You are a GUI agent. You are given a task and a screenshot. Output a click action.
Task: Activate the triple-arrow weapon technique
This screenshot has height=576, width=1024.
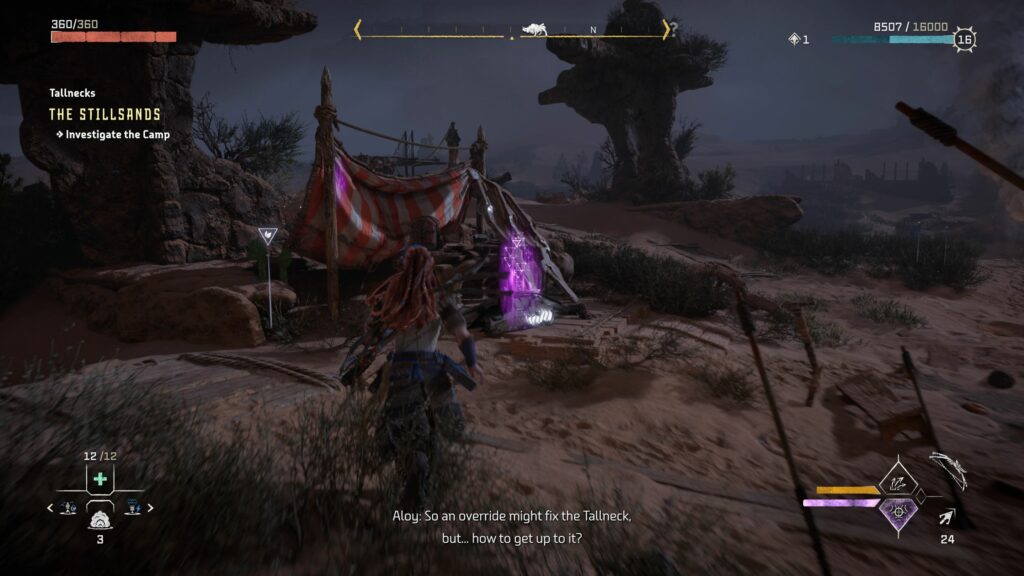[x=897, y=481]
